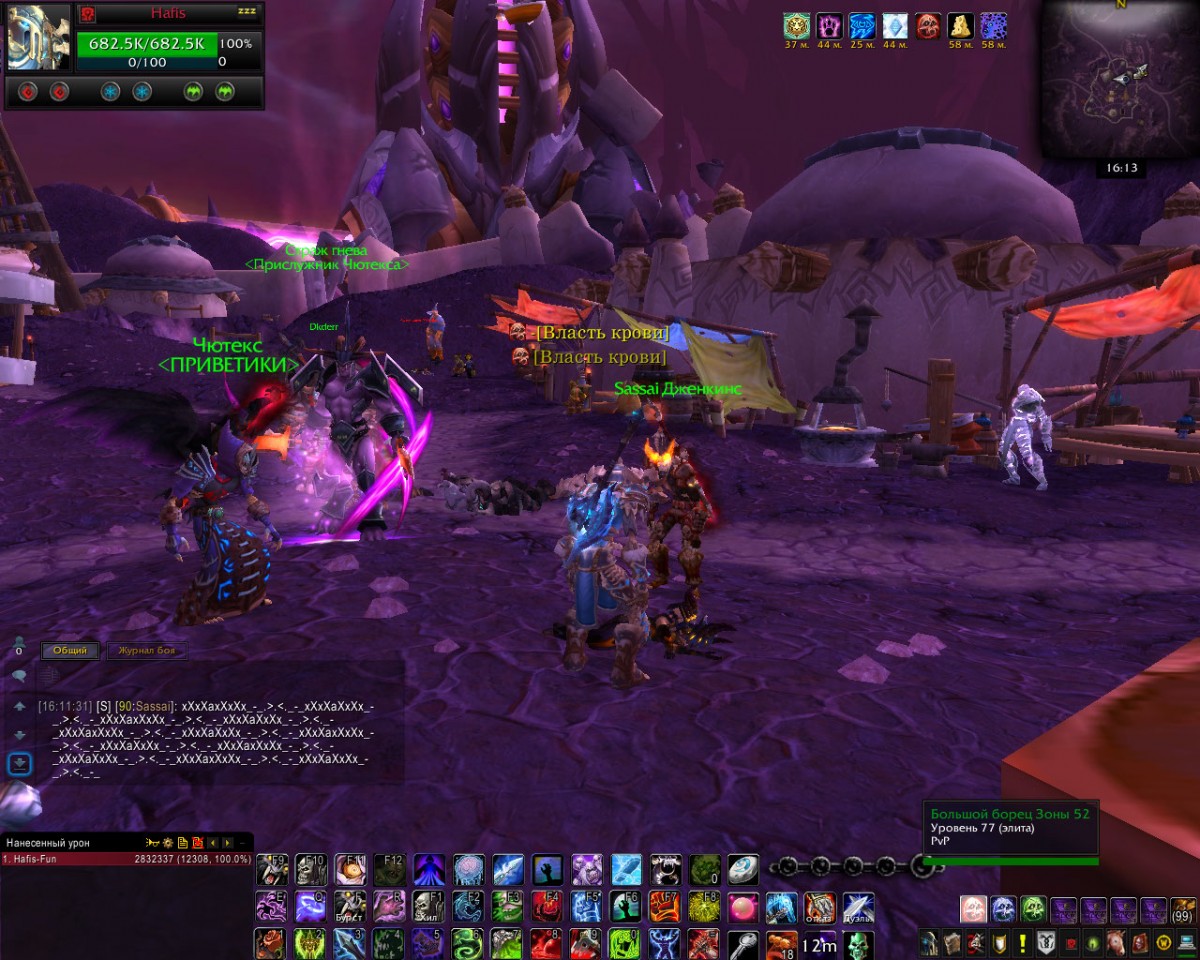Switch to the Журнал боя tab
The height and width of the screenshot is (960, 1200).
pyautogui.click(x=146, y=650)
